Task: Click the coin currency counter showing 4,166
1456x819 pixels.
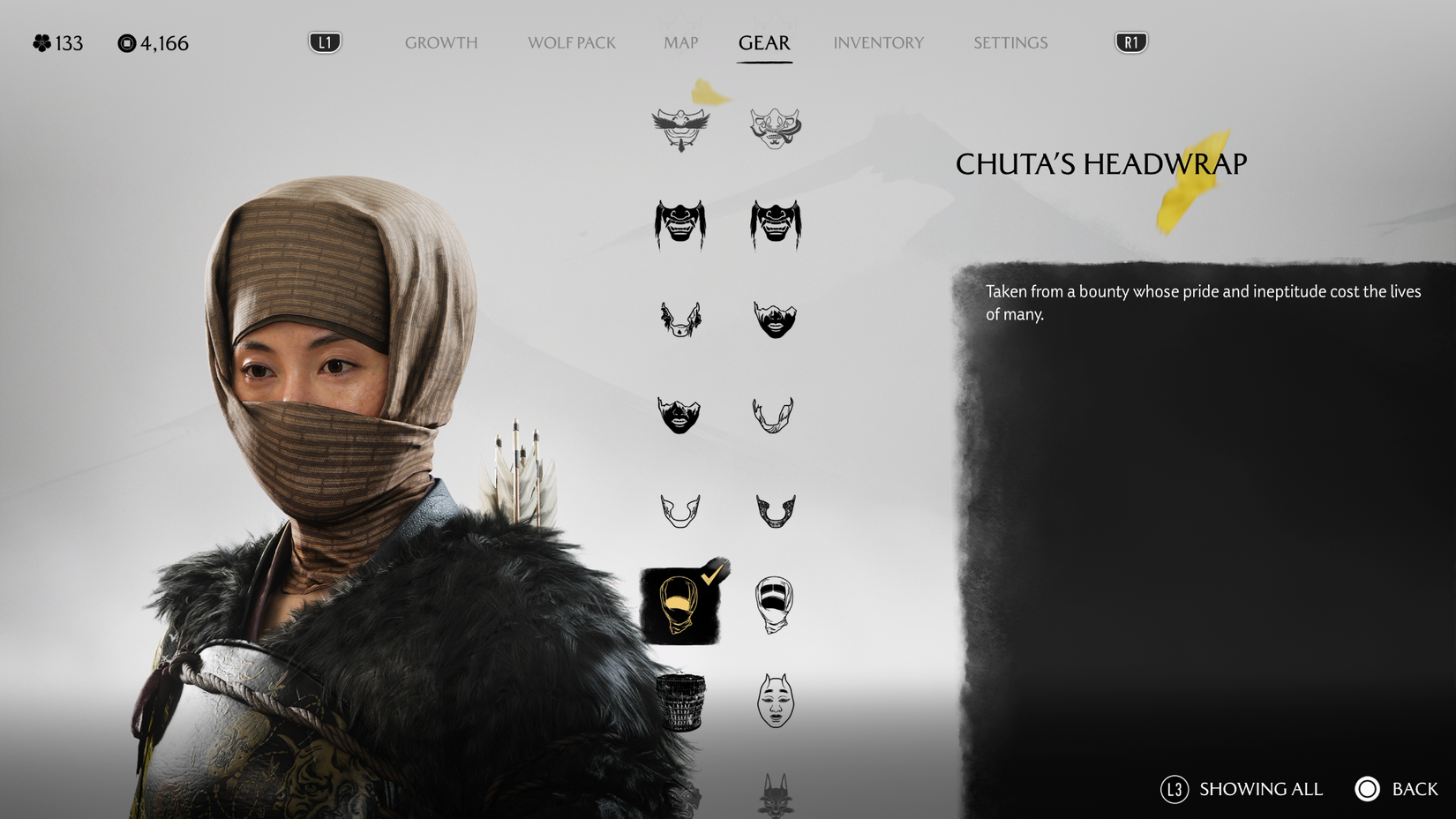Action: 154,42
